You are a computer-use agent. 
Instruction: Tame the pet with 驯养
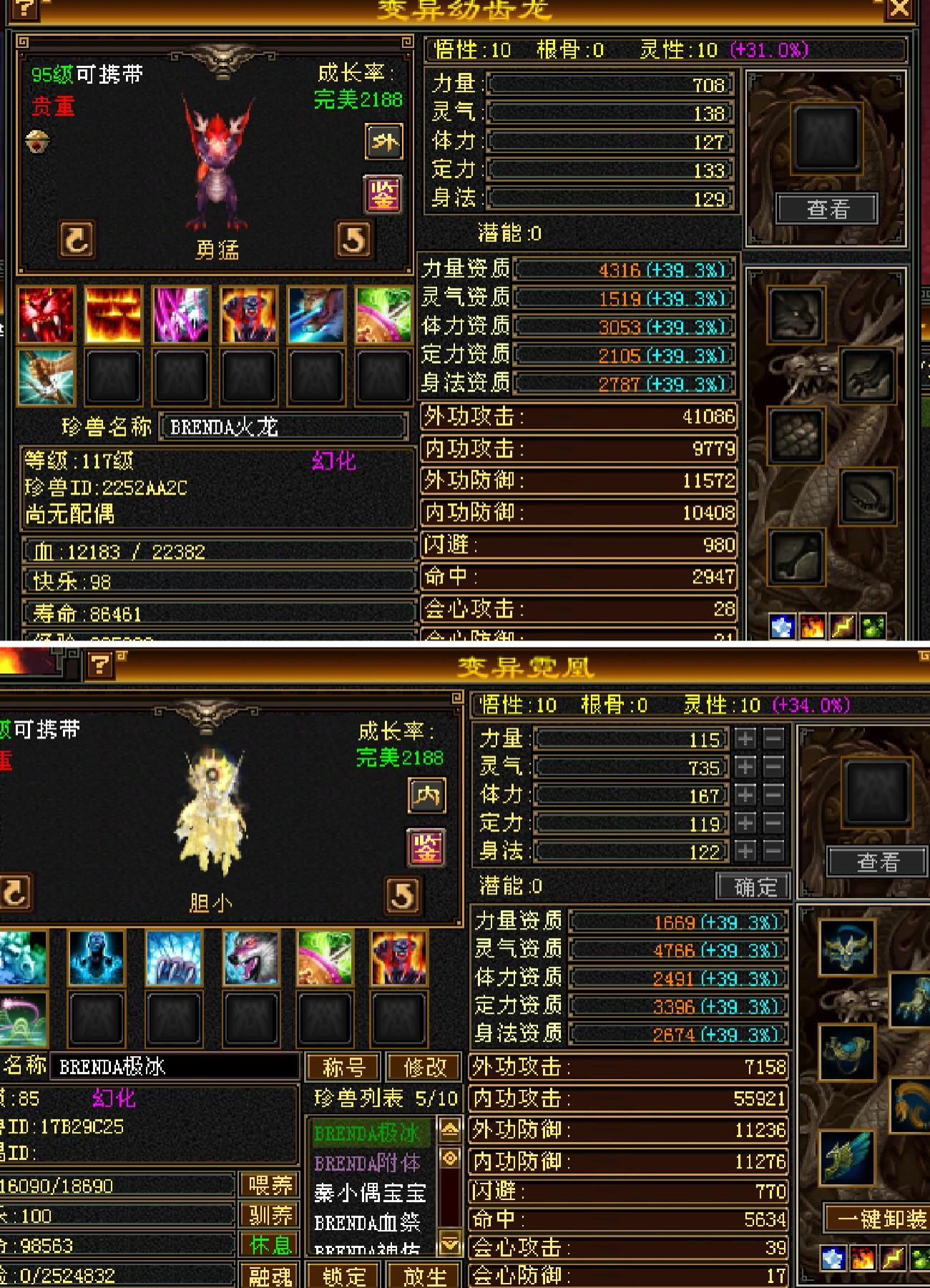tap(270, 1215)
